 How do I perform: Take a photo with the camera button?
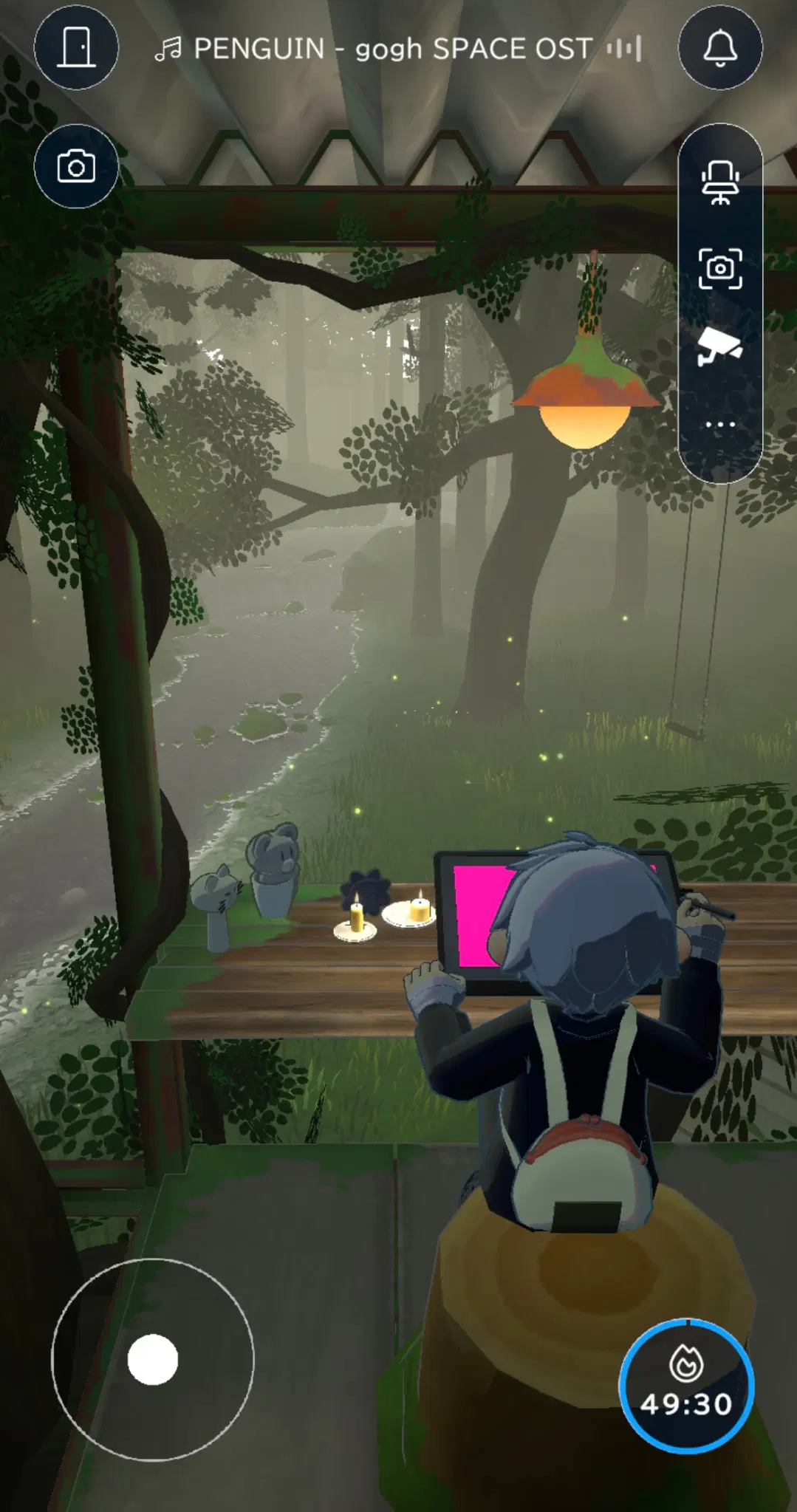(76, 167)
